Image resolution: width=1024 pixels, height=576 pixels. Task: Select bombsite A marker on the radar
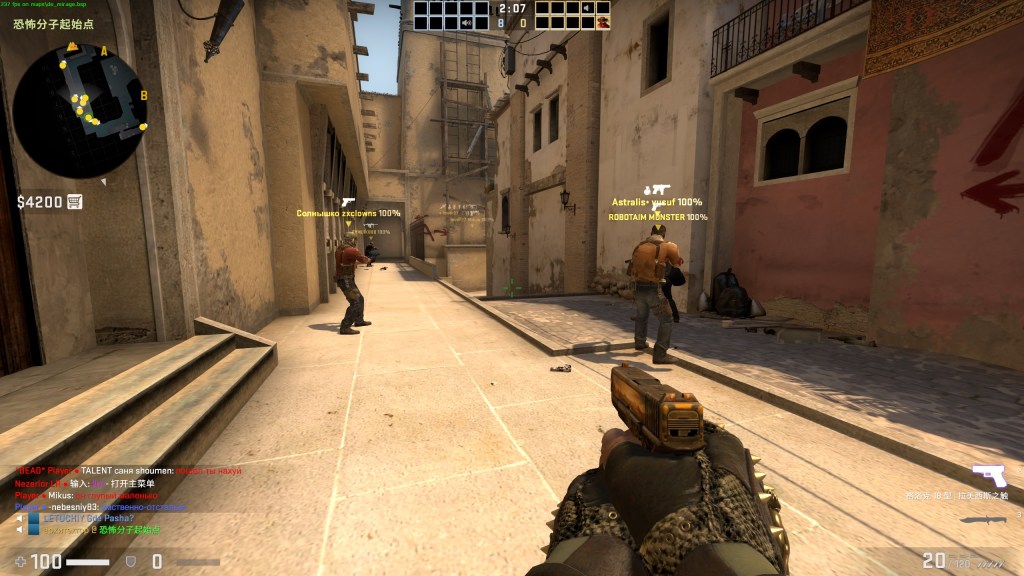click(104, 50)
